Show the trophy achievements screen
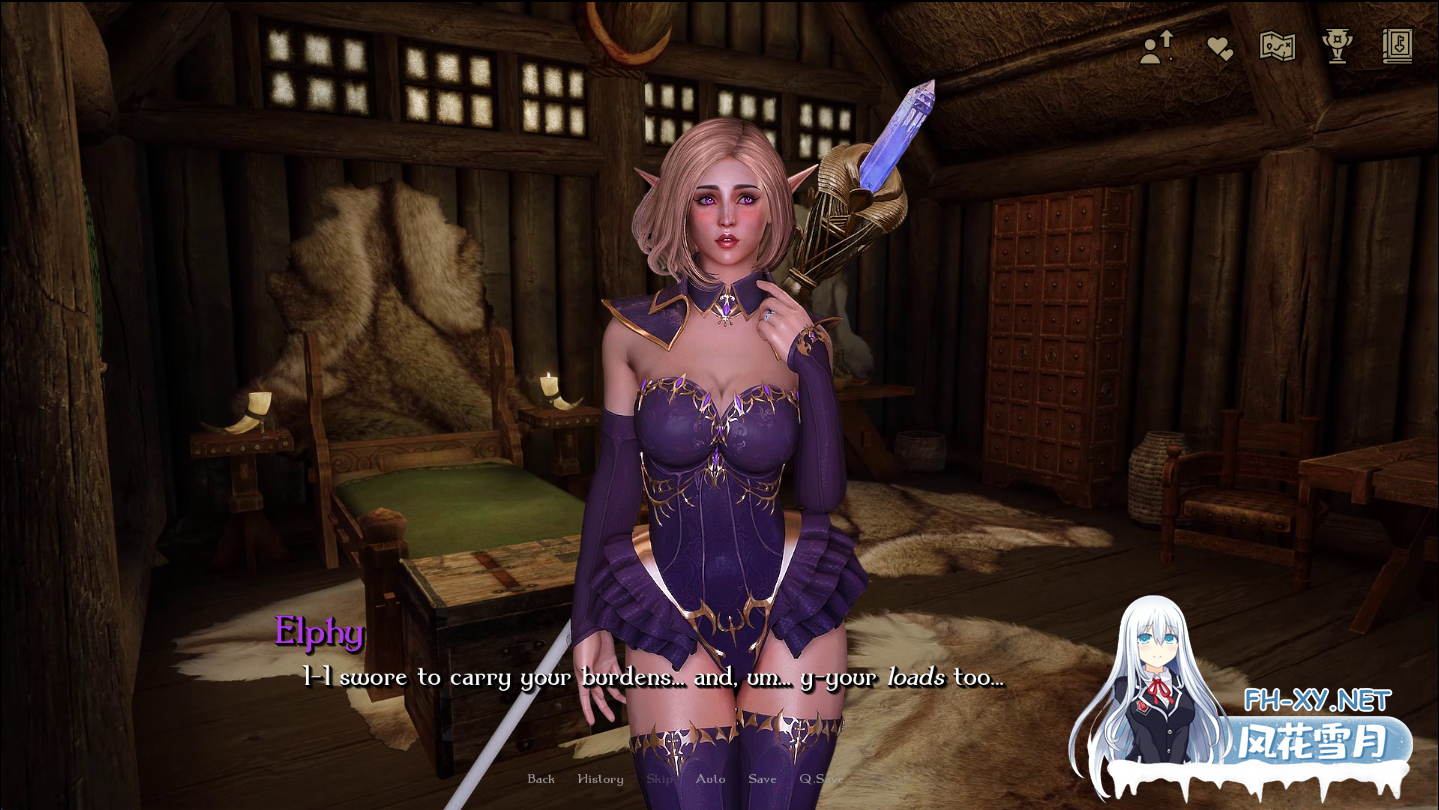The width and height of the screenshot is (1439, 810). click(1337, 47)
